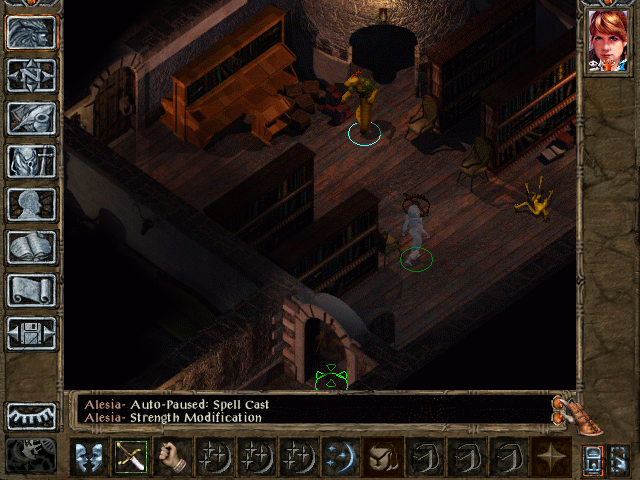This screenshot has height=480, width=640.
Task: Activate the talk masks icon
Action: point(88,457)
